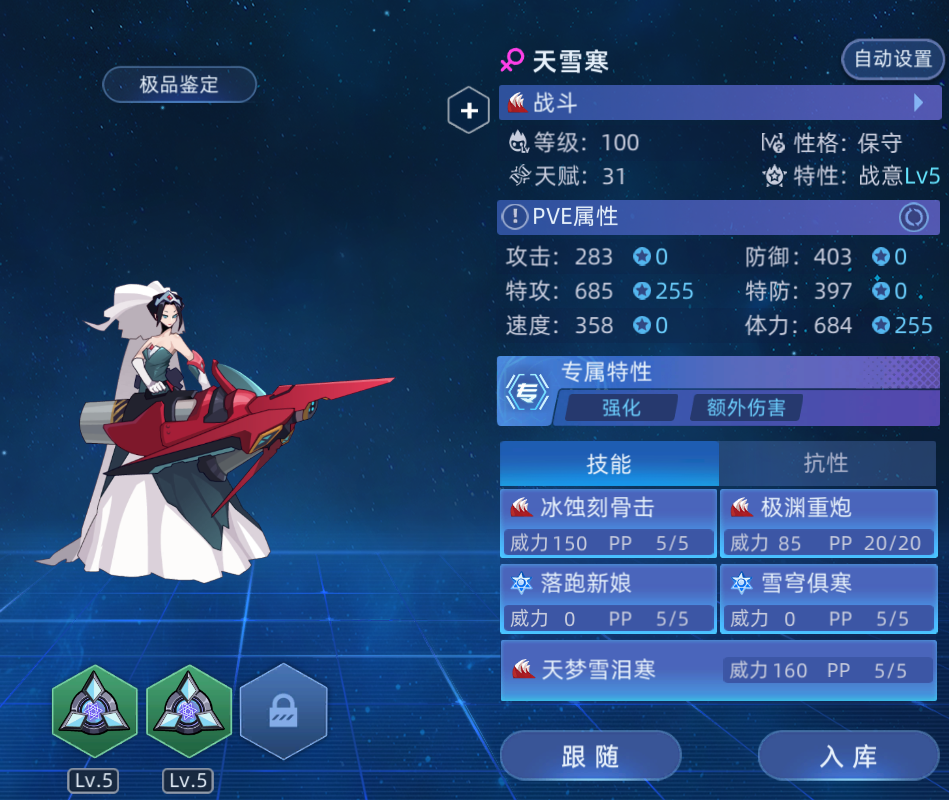
Task: Open the 极品鉴定 appraisal button
Action: (x=179, y=85)
